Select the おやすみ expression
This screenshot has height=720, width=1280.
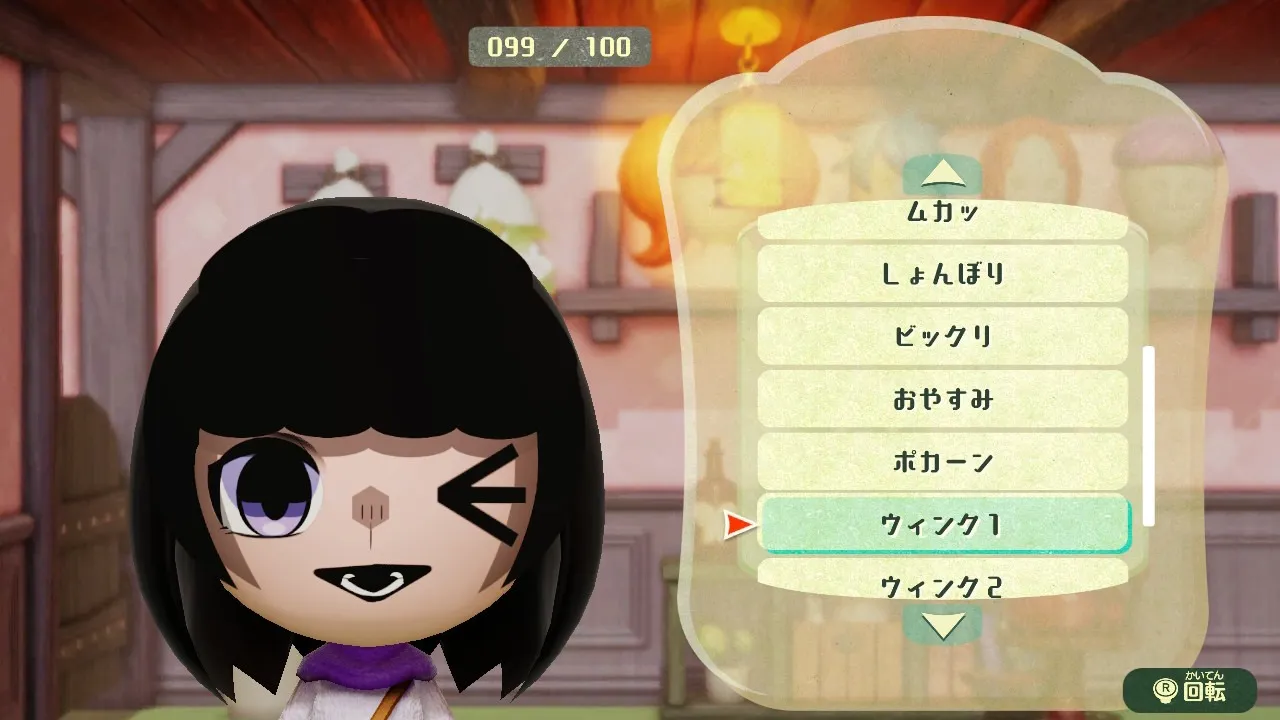coord(942,399)
